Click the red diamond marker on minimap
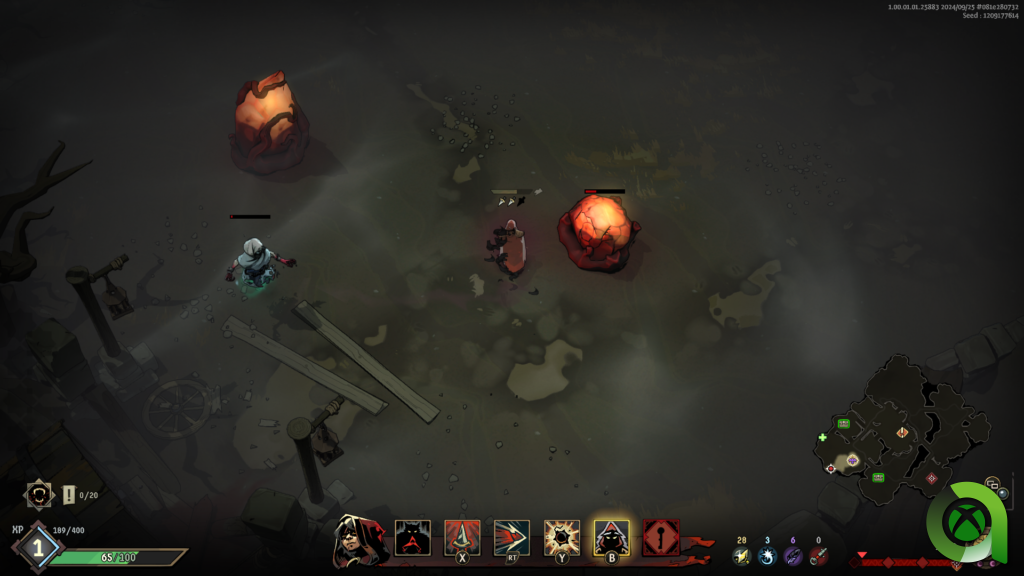Image resolution: width=1024 pixels, height=576 pixels. [x=932, y=478]
